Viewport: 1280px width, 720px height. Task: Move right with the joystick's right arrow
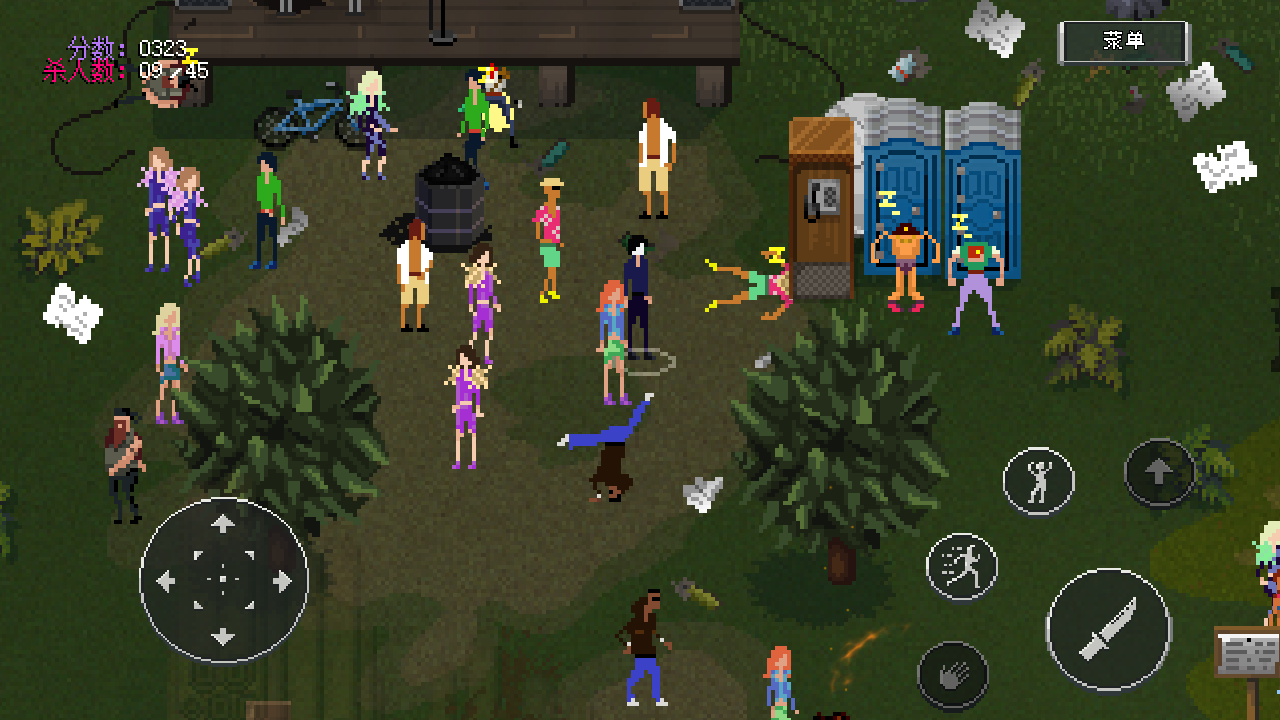(280, 580)
